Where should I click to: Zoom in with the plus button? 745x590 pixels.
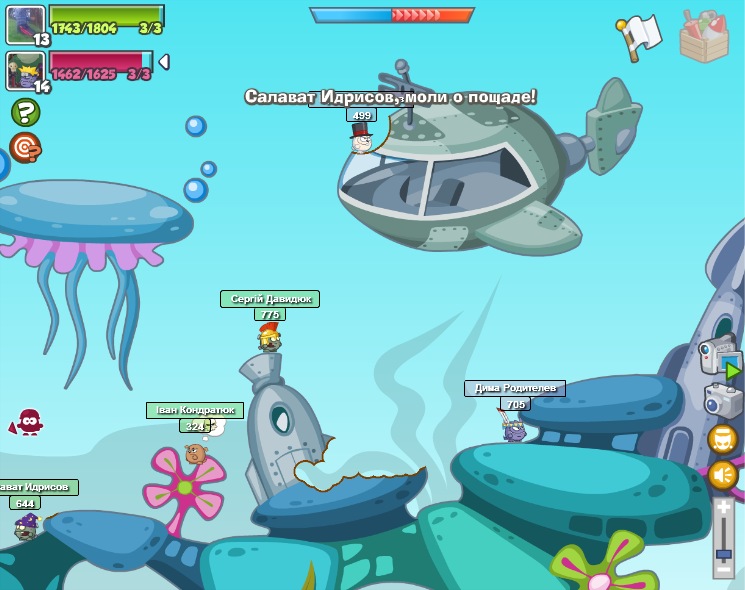(723, 508)
